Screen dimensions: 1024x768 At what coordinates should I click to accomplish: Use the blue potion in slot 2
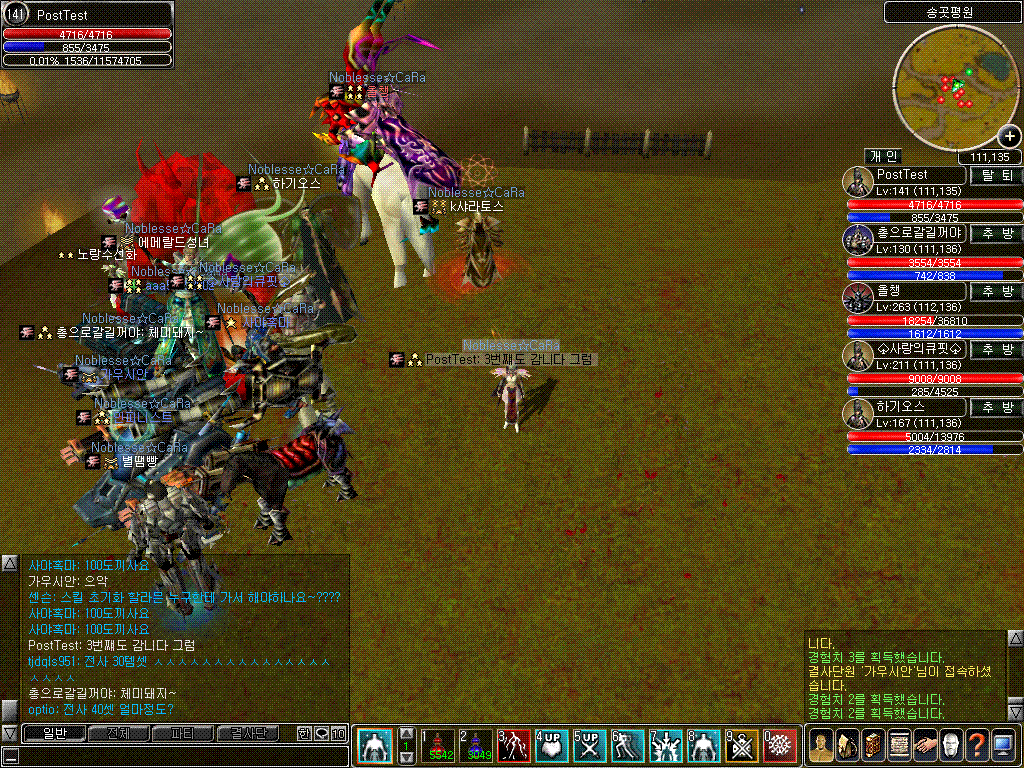coord(476,747)
